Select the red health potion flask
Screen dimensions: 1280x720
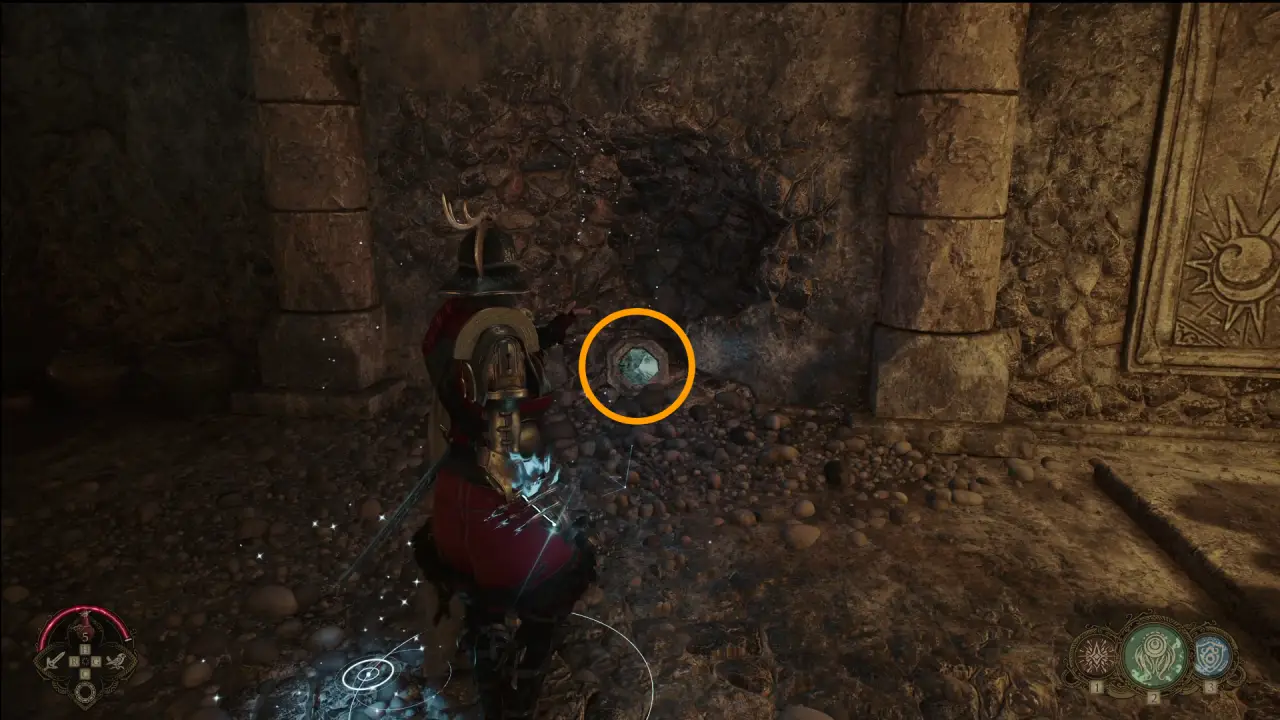(85, 630)
